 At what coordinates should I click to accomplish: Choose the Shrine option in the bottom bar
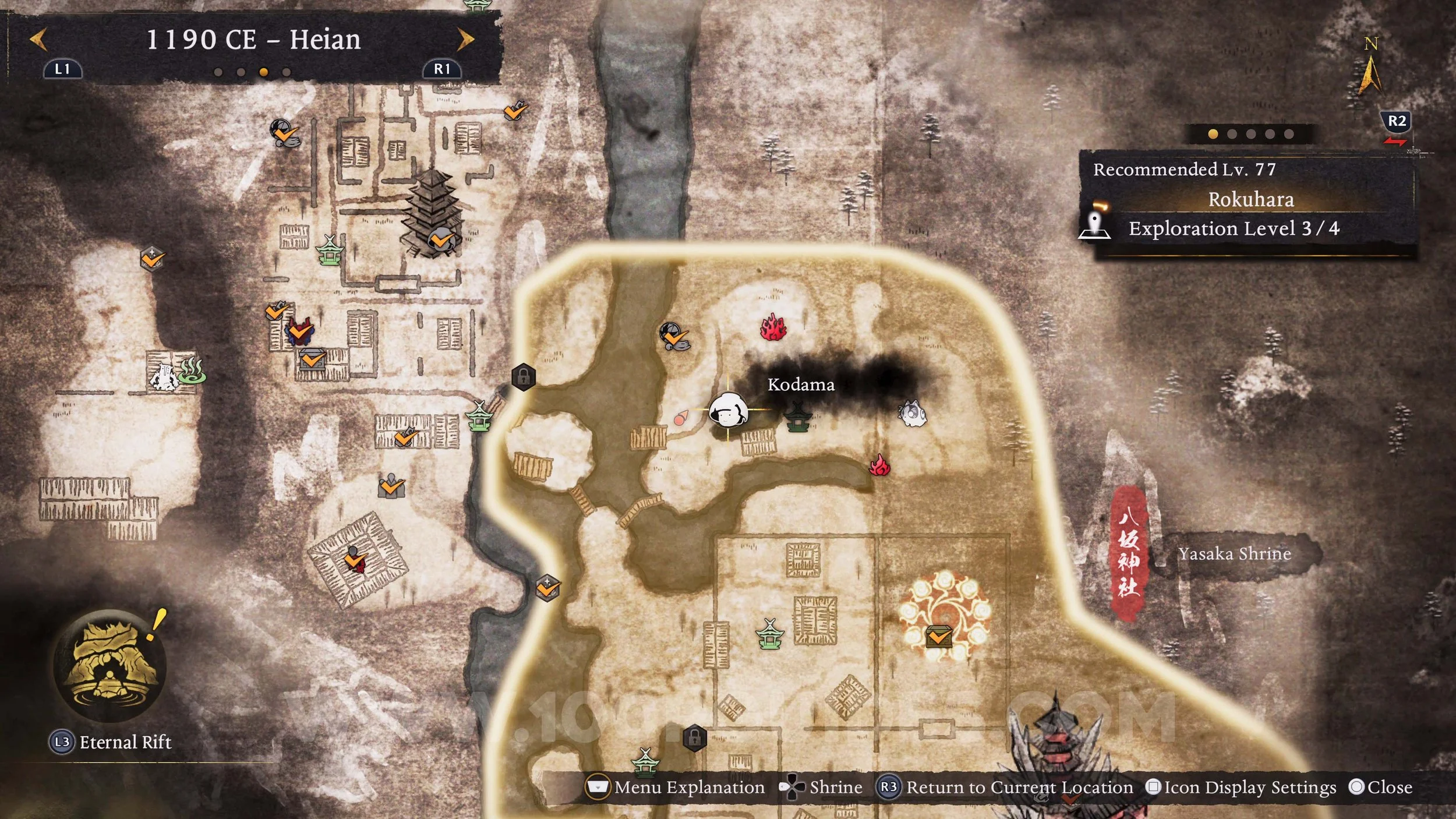(821, 787)
